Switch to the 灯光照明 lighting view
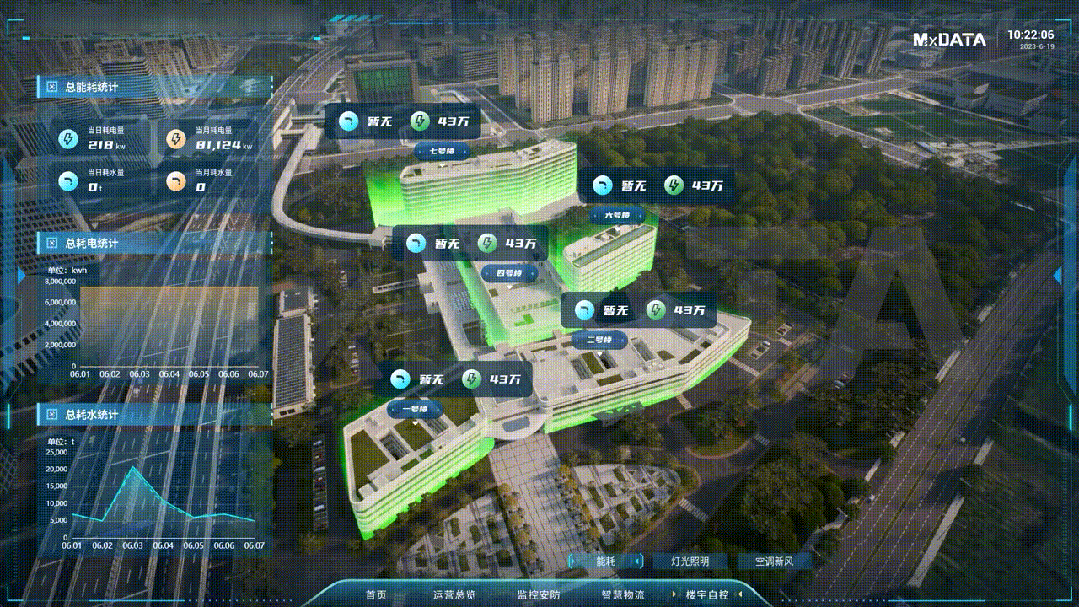Image resolution: width=1079 pixels, height=607 pixels. [x=690, y=562]
